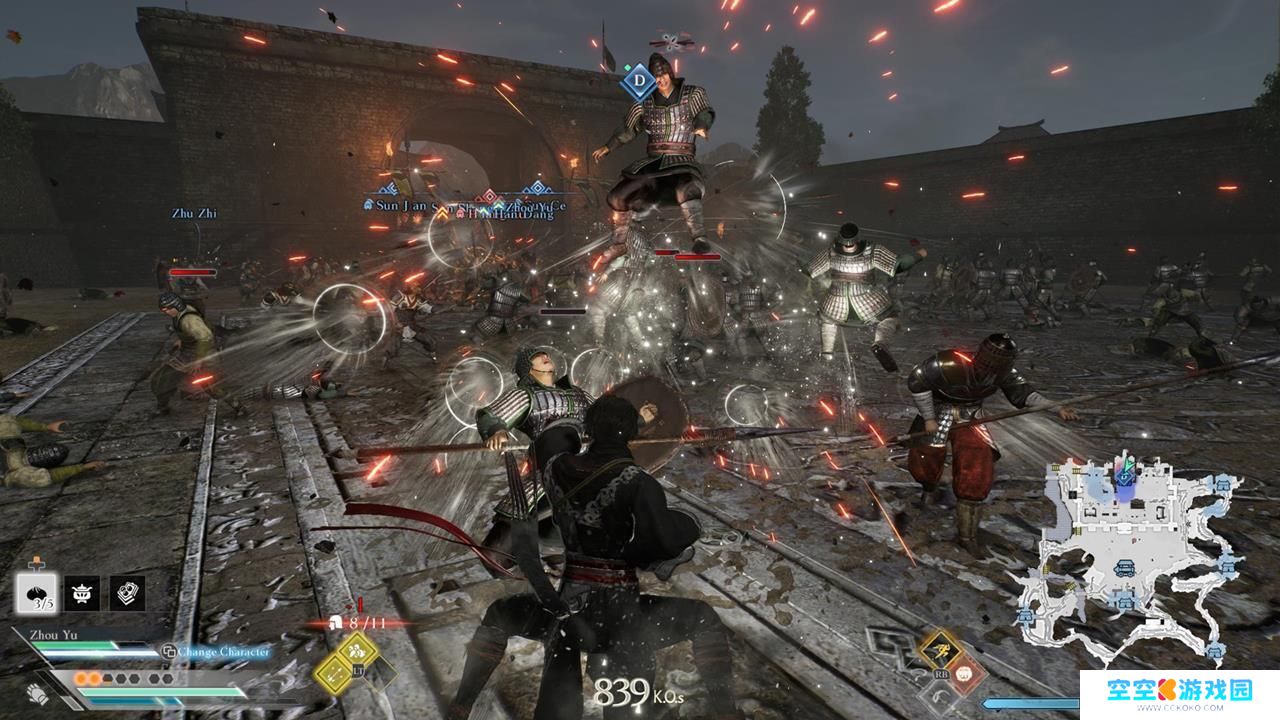Activate the upper yellow troop tactic diamond

click(356, 652)
